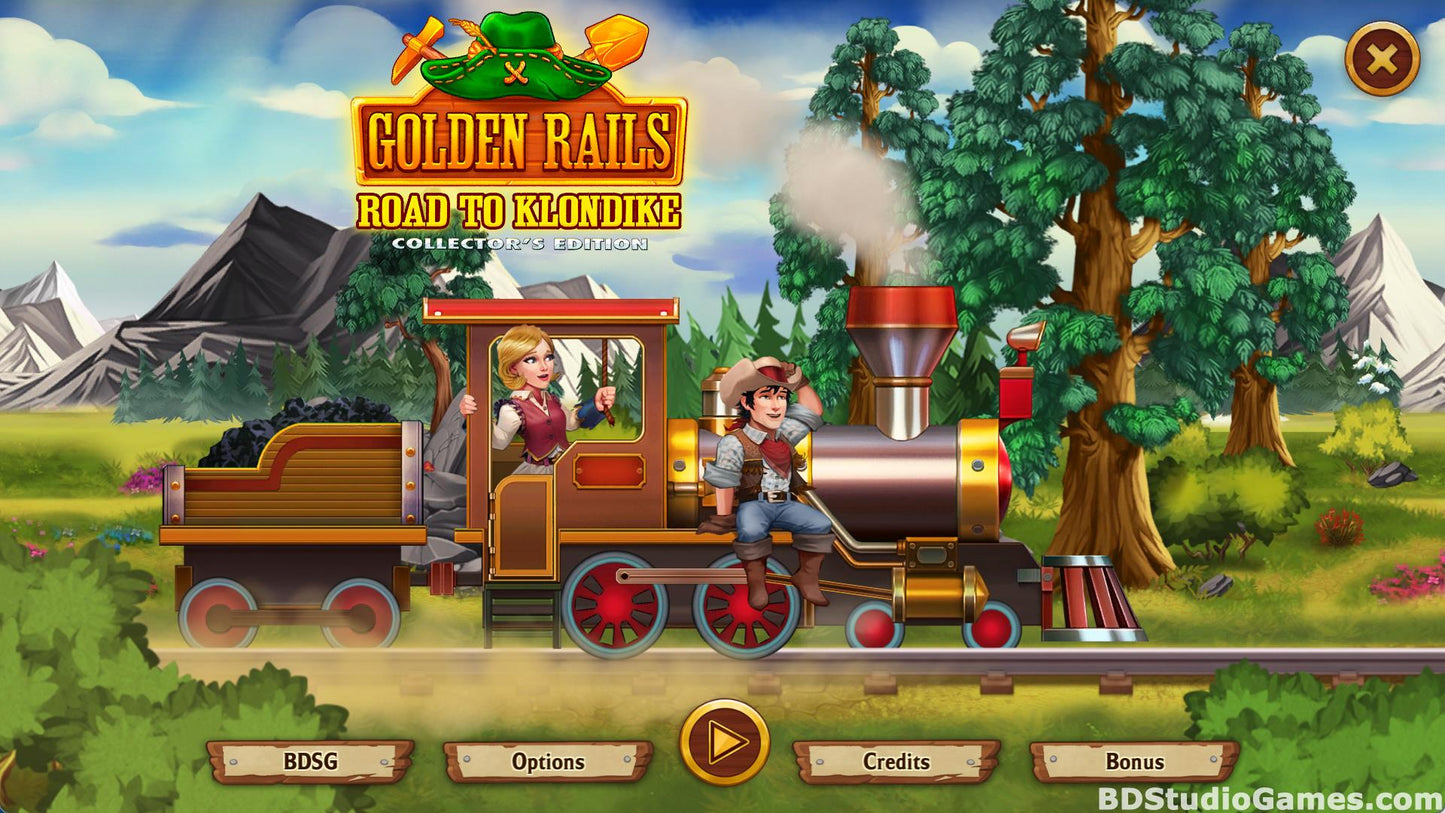Open the Options menu
The height and width of the screenshot is (813, 1445).
(x=548, y=762)
